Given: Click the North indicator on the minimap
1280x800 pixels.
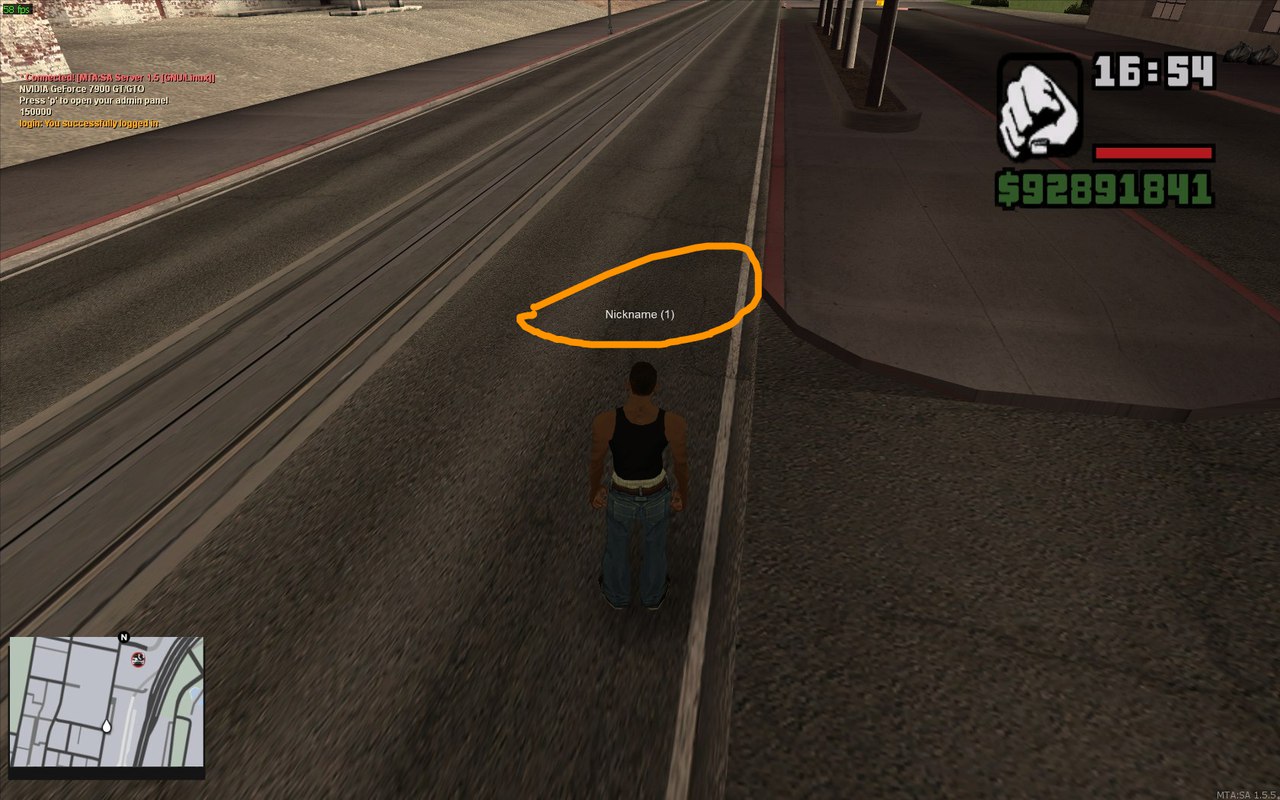Looking at the screenshot, I should pyautogui.click(x=123, y=638).
